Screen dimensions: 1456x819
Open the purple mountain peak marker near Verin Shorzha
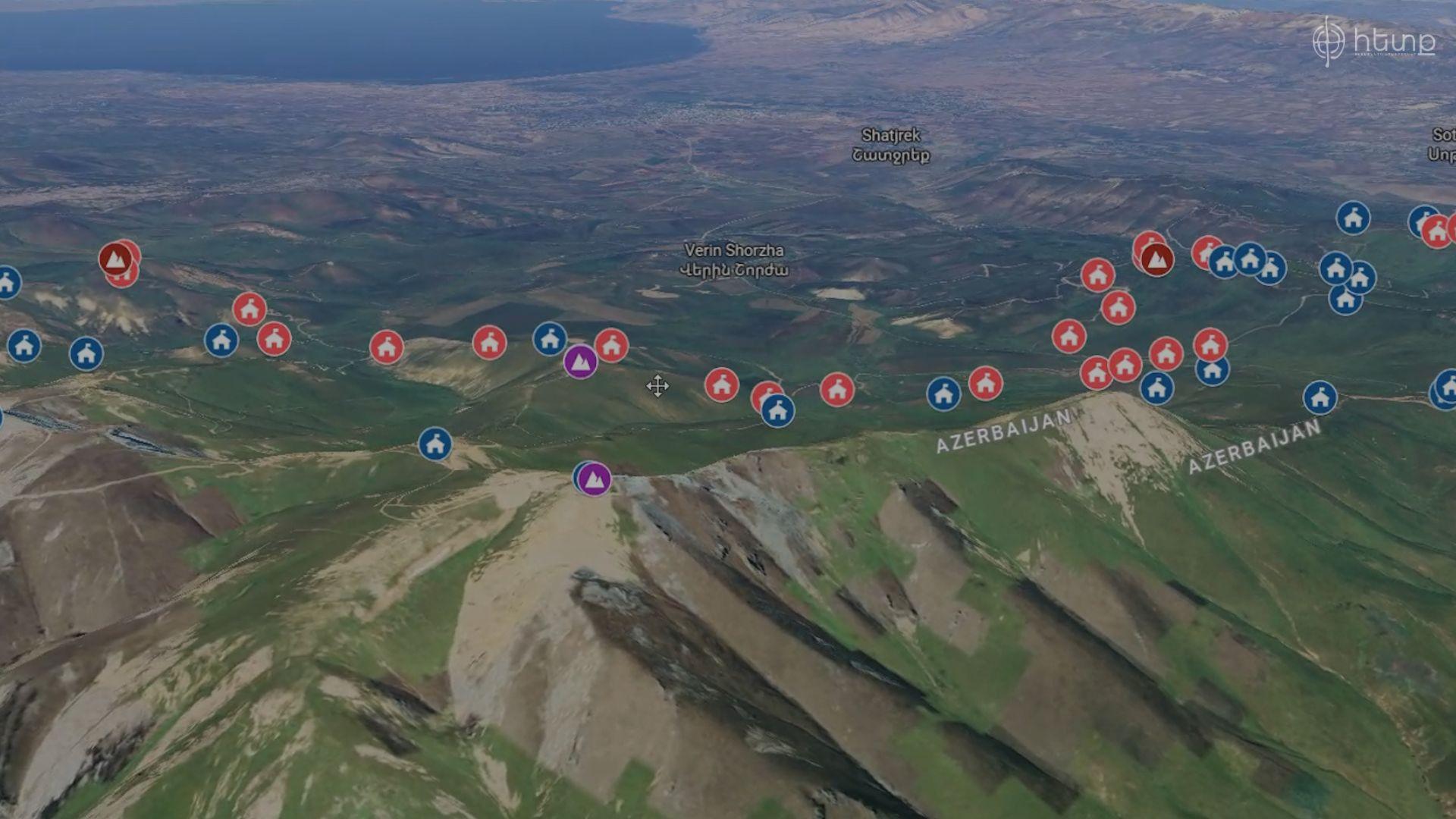click(x=579, y=363)
